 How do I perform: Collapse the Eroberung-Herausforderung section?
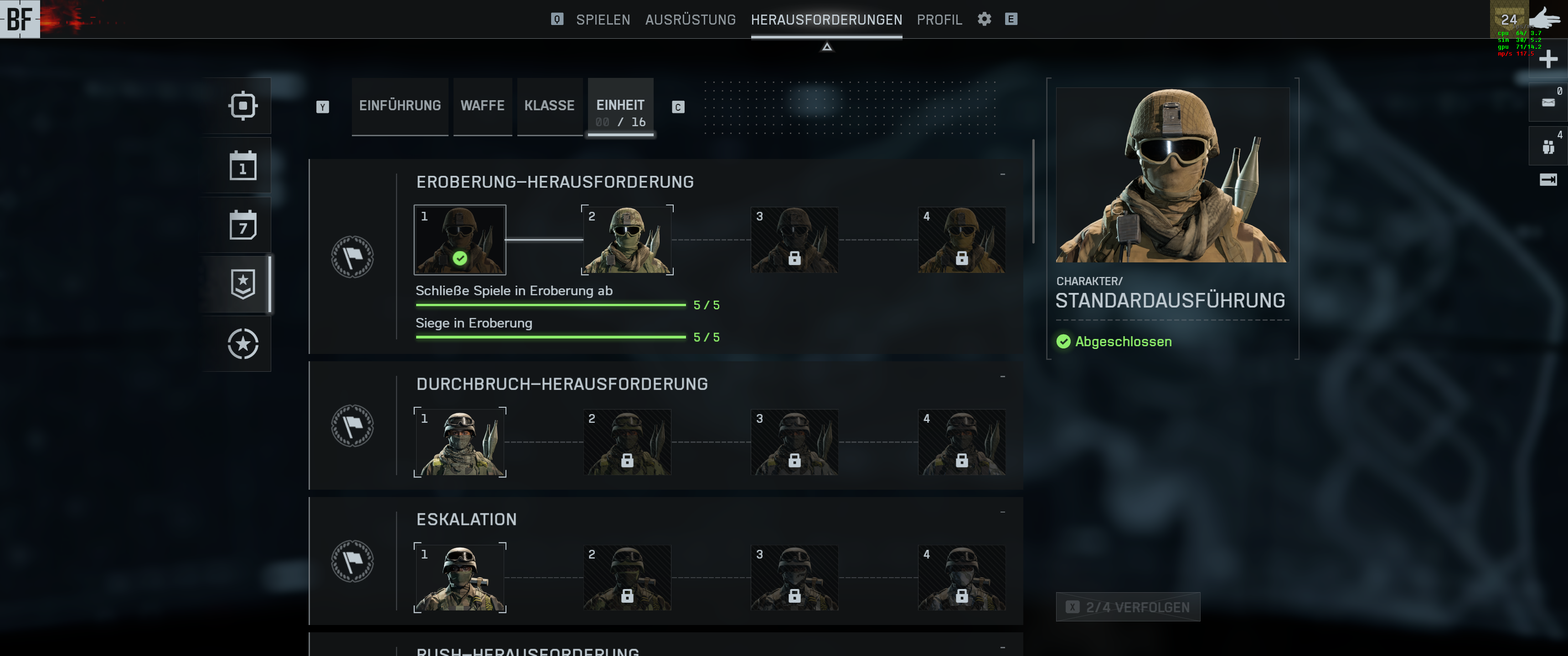pos(1002,174)
